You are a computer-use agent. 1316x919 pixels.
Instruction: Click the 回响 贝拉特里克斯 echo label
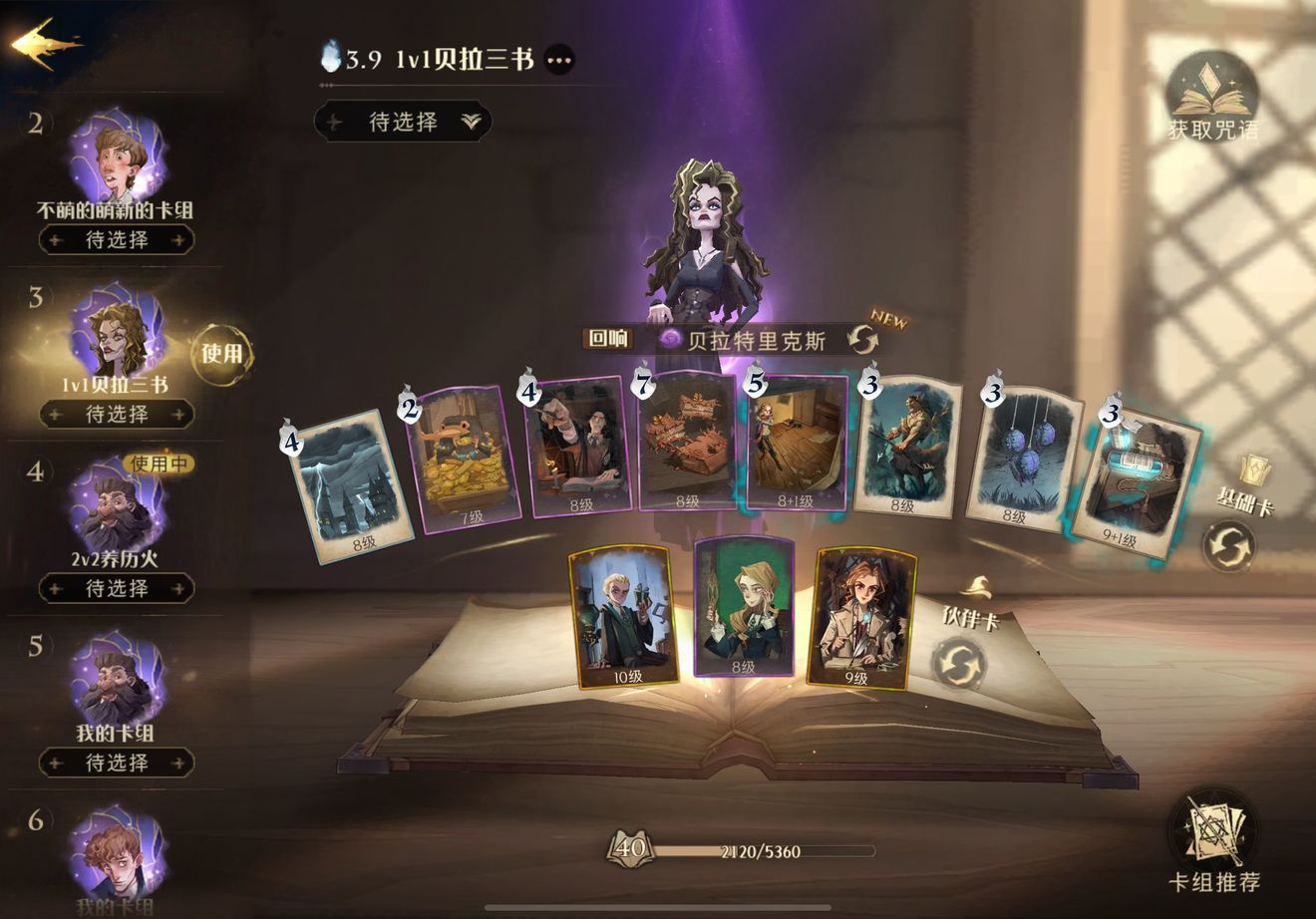click(x=608, y=339)
